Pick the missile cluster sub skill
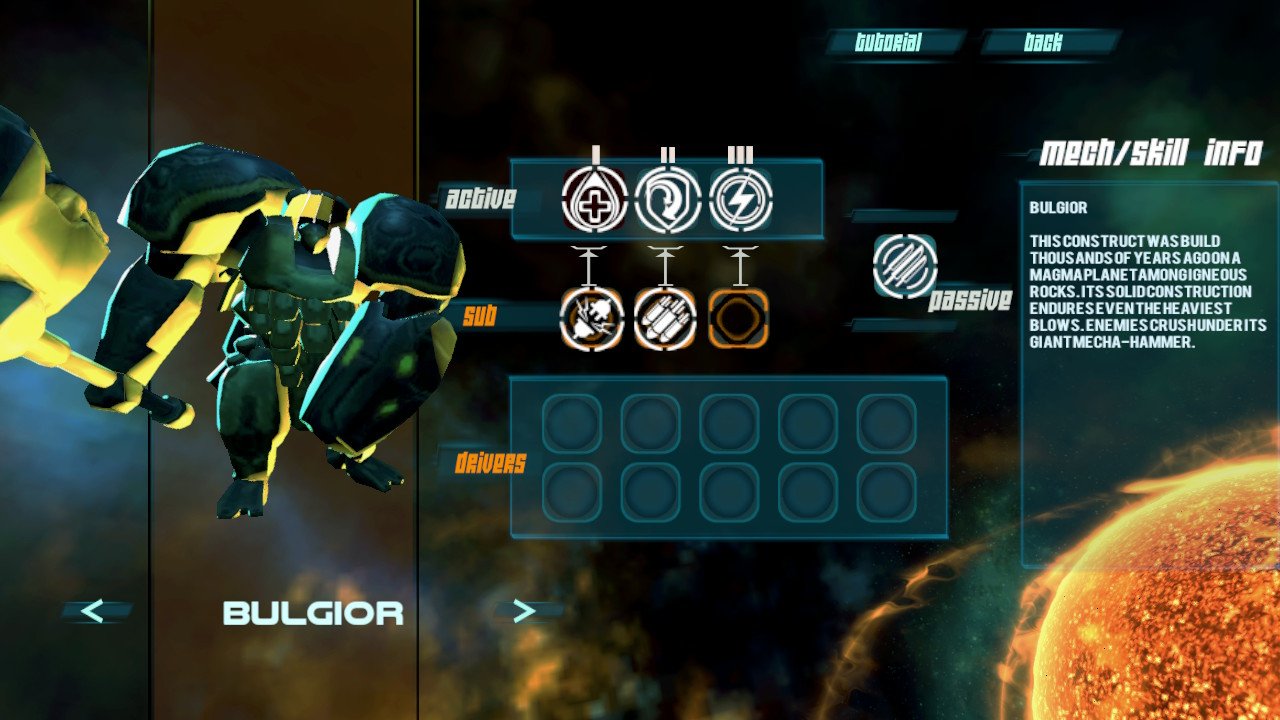 pyautogui.click(x=665, y=319)
